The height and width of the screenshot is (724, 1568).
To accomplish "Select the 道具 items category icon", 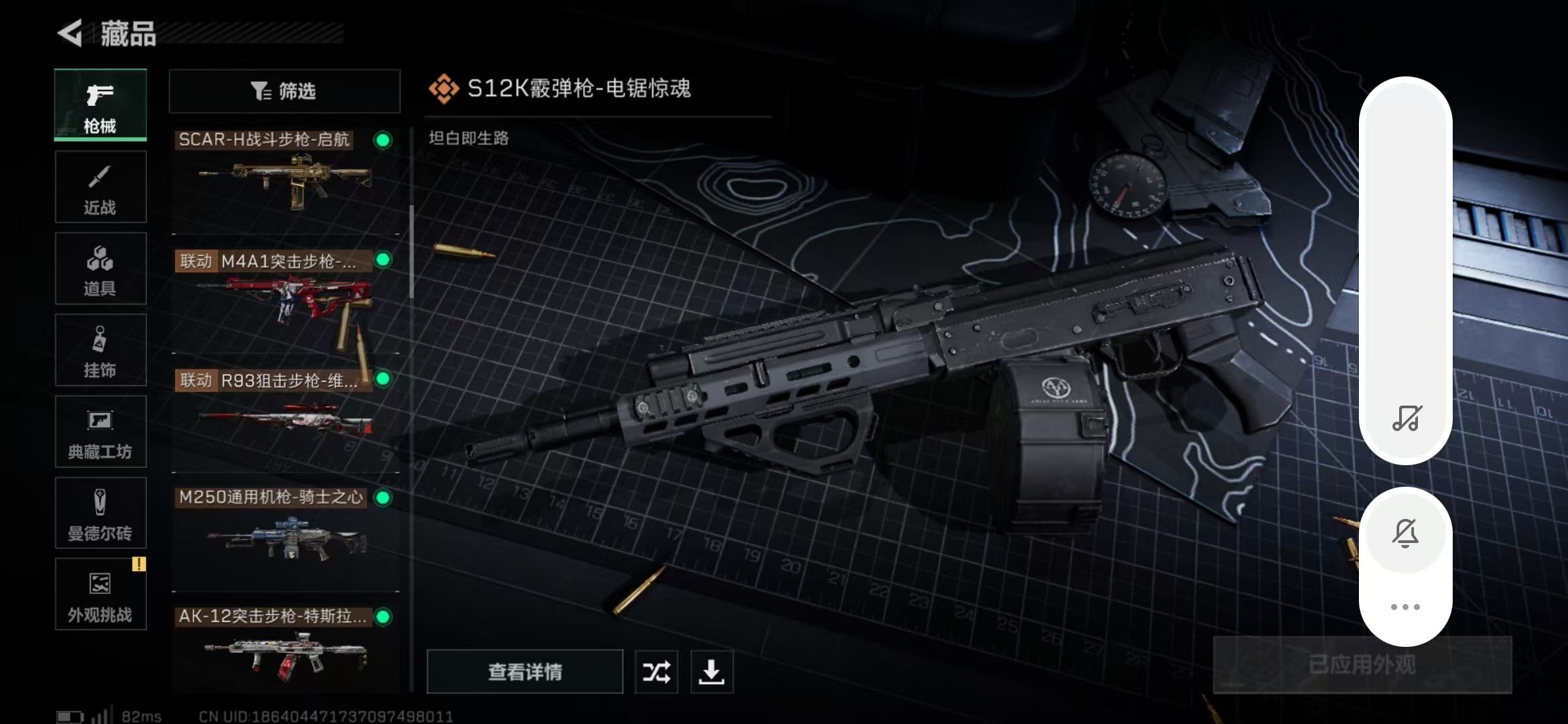I will (99, 268).
